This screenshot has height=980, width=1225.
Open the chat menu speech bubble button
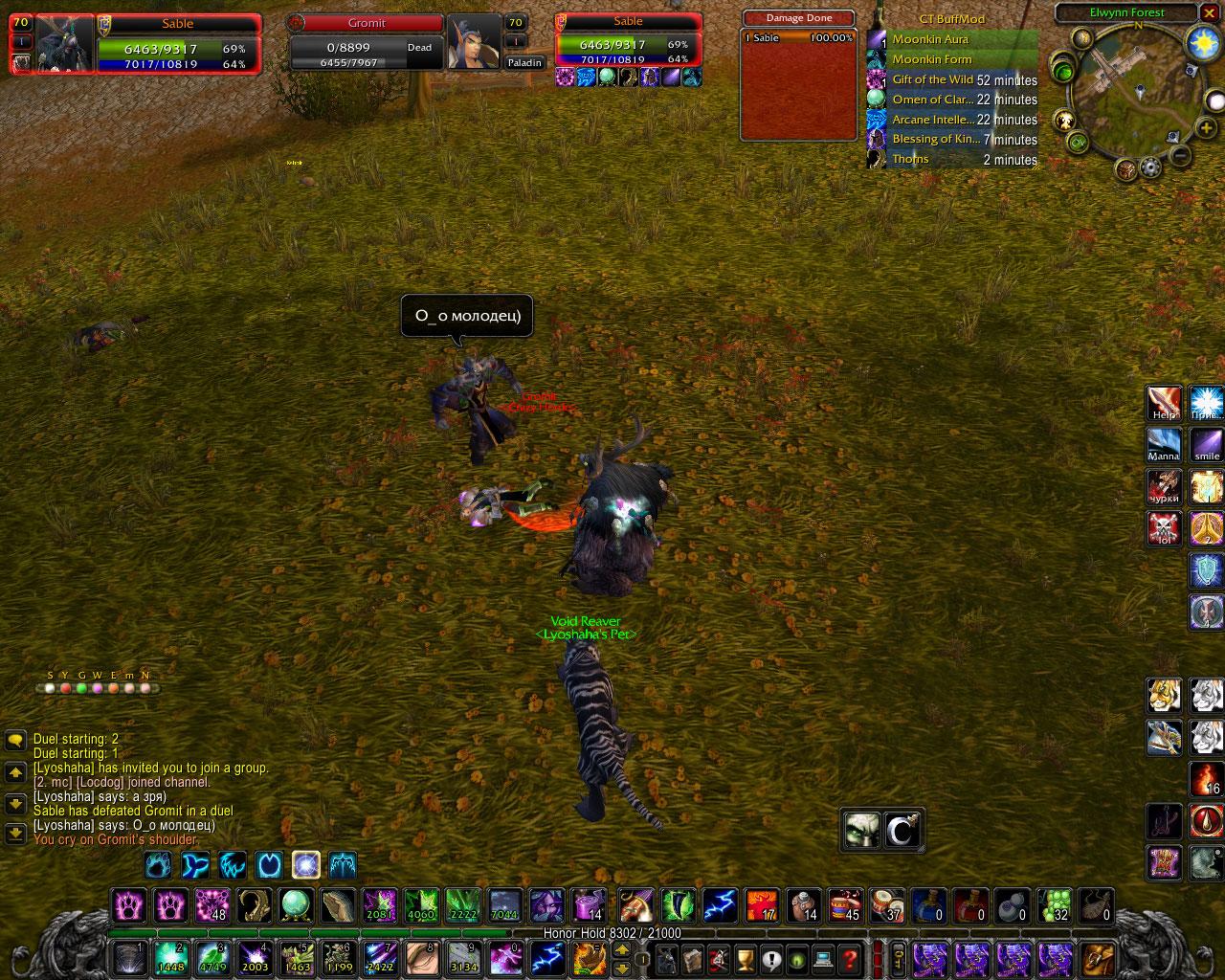point(15,740)
